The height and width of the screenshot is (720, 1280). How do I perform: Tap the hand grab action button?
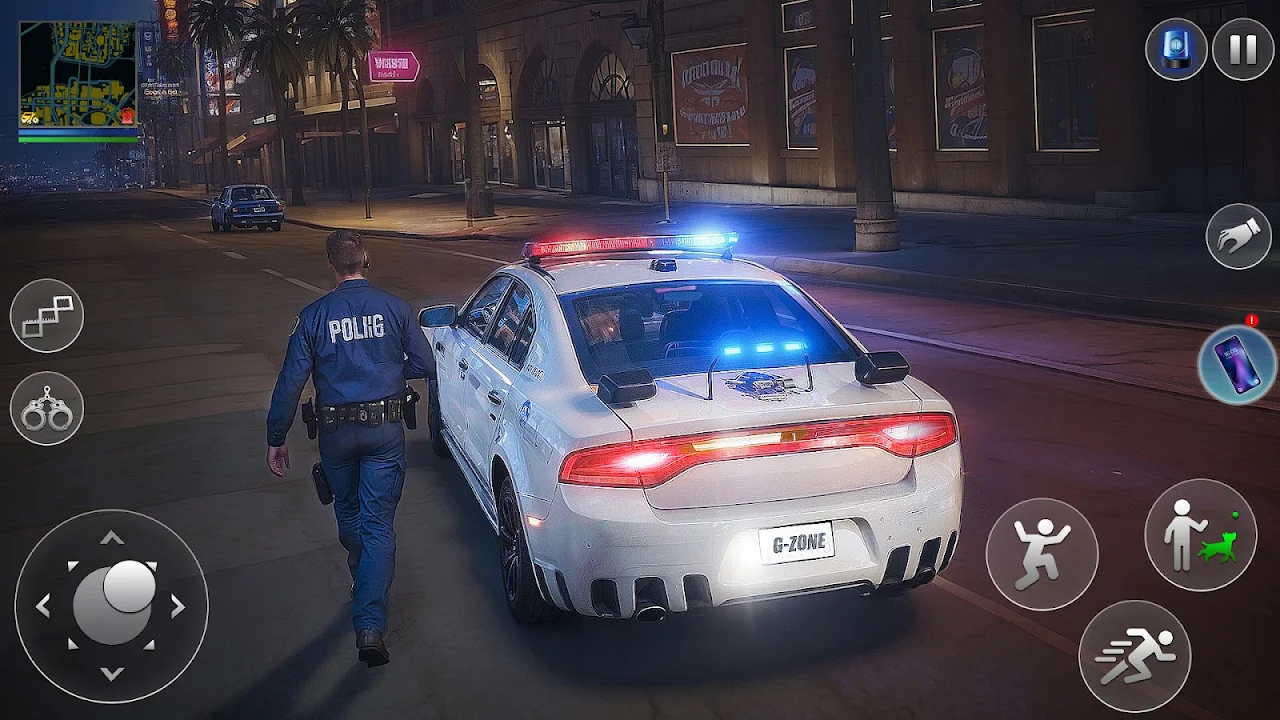(x=1238, y=236)
